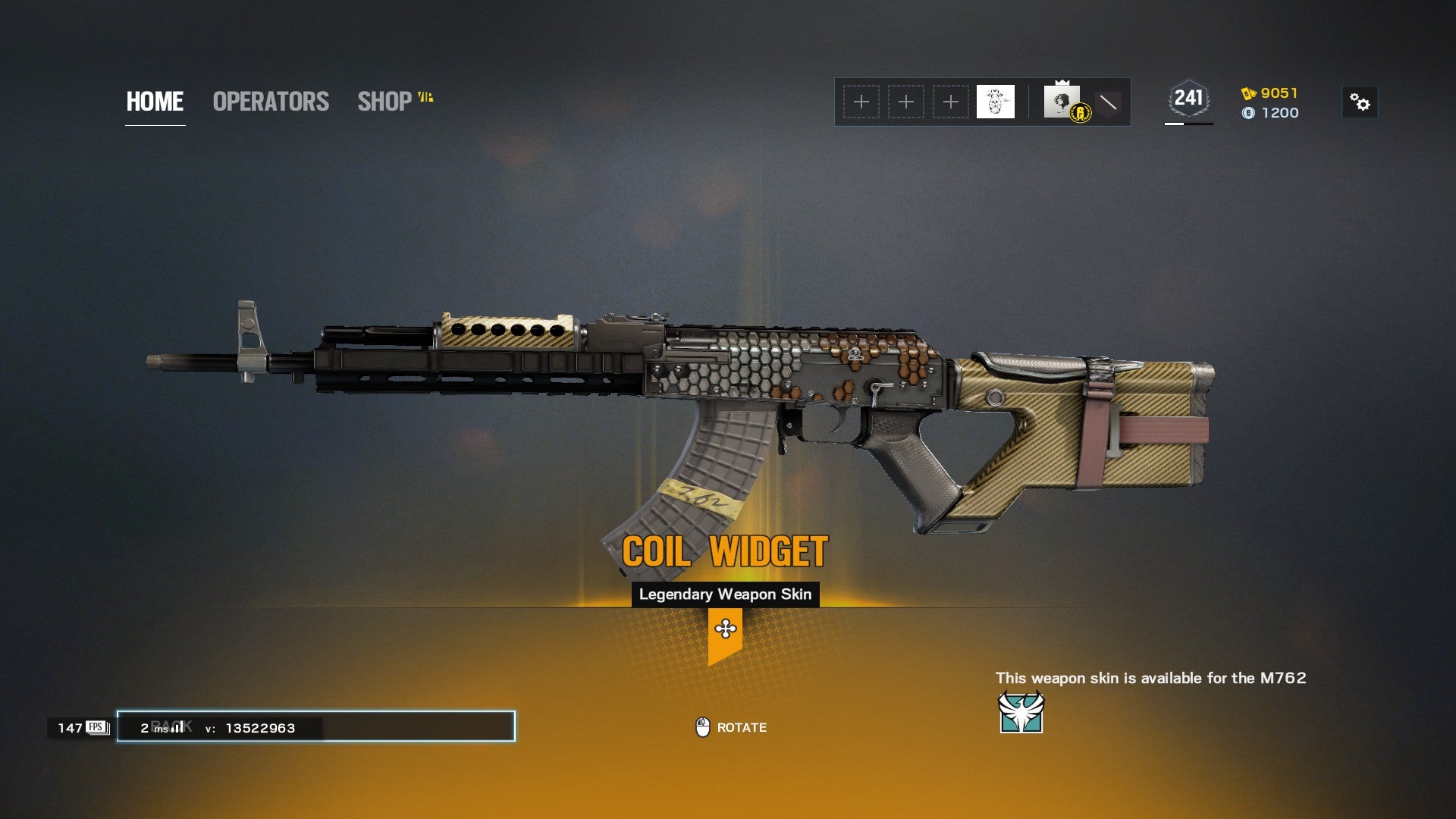Click the highlighted BACK button
This screenshot has height=819, width=1456.
tap(315, 726)
